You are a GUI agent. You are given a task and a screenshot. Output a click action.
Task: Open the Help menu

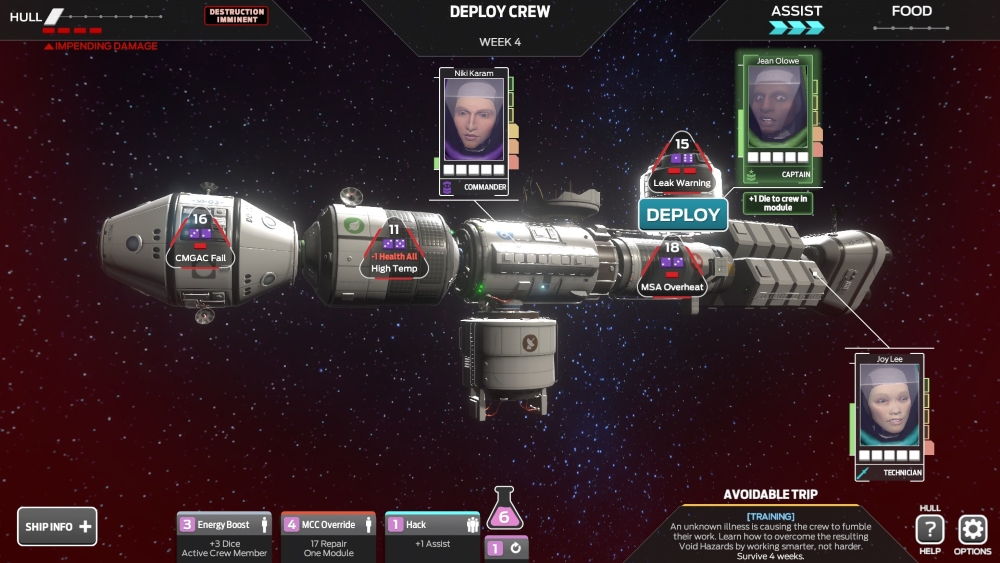coord(930,530)
